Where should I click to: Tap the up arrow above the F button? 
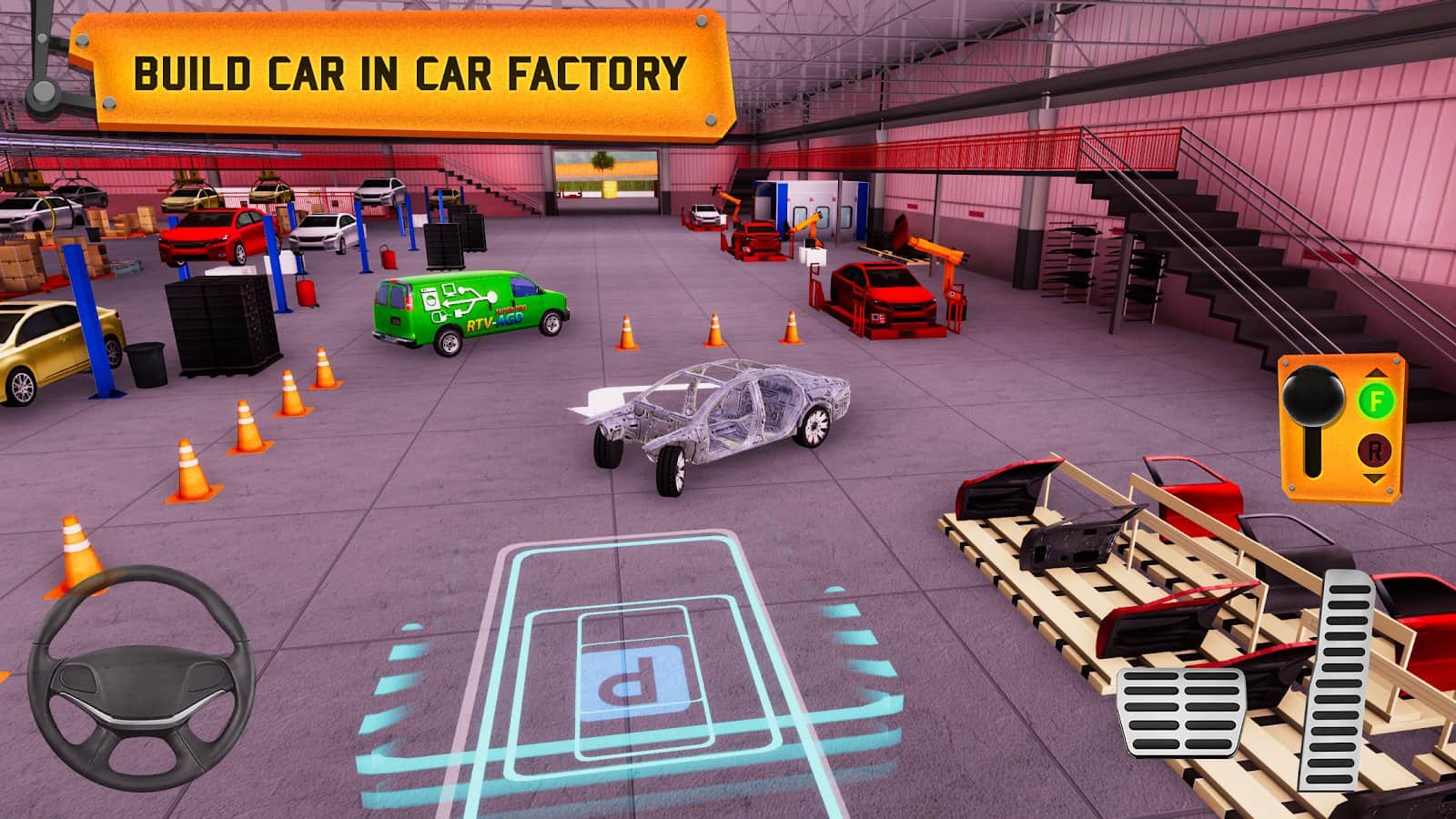click(x=1374, y=372)
